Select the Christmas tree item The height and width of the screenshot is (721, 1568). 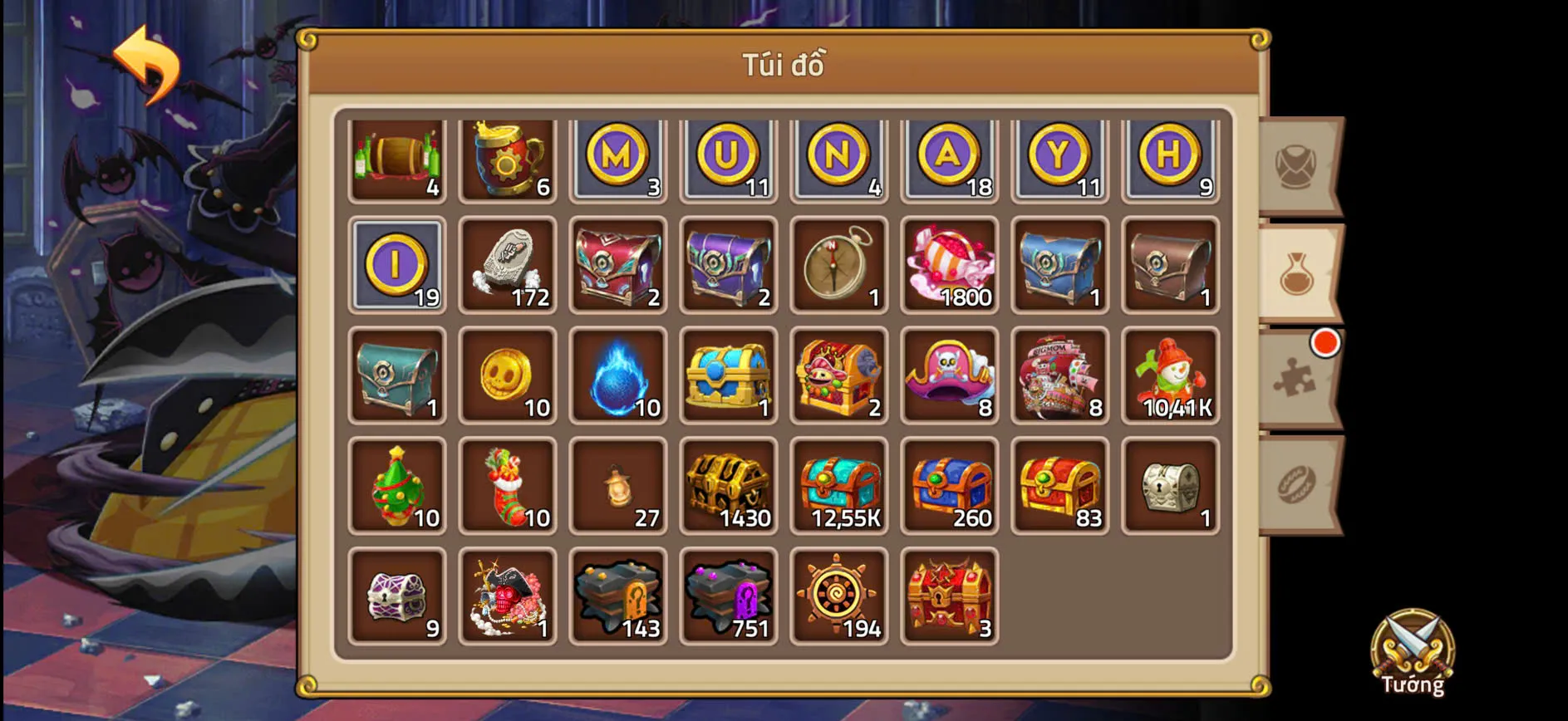coord(397,484)
